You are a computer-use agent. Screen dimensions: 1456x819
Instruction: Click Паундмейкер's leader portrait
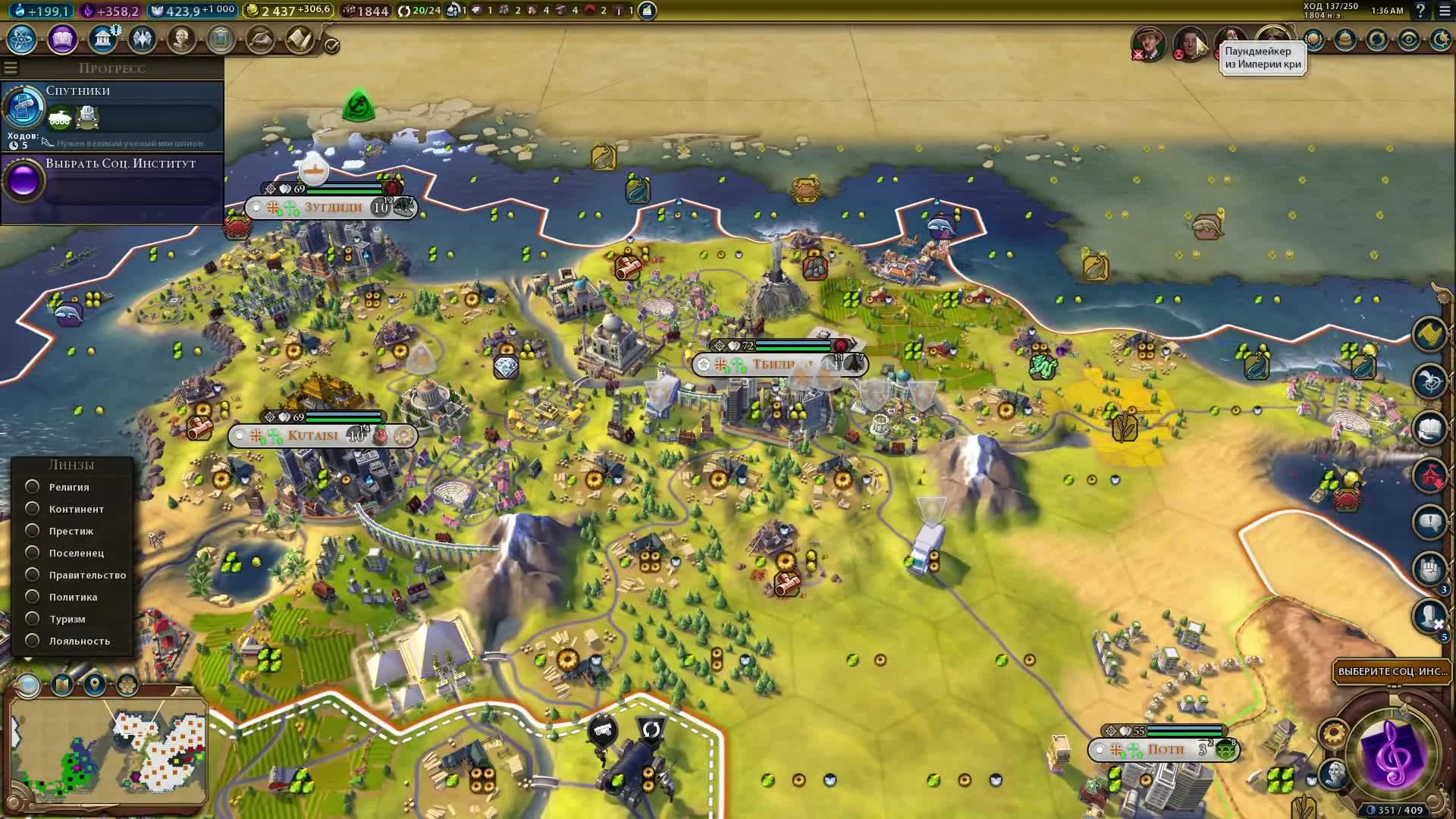(x=1272, y=39)
